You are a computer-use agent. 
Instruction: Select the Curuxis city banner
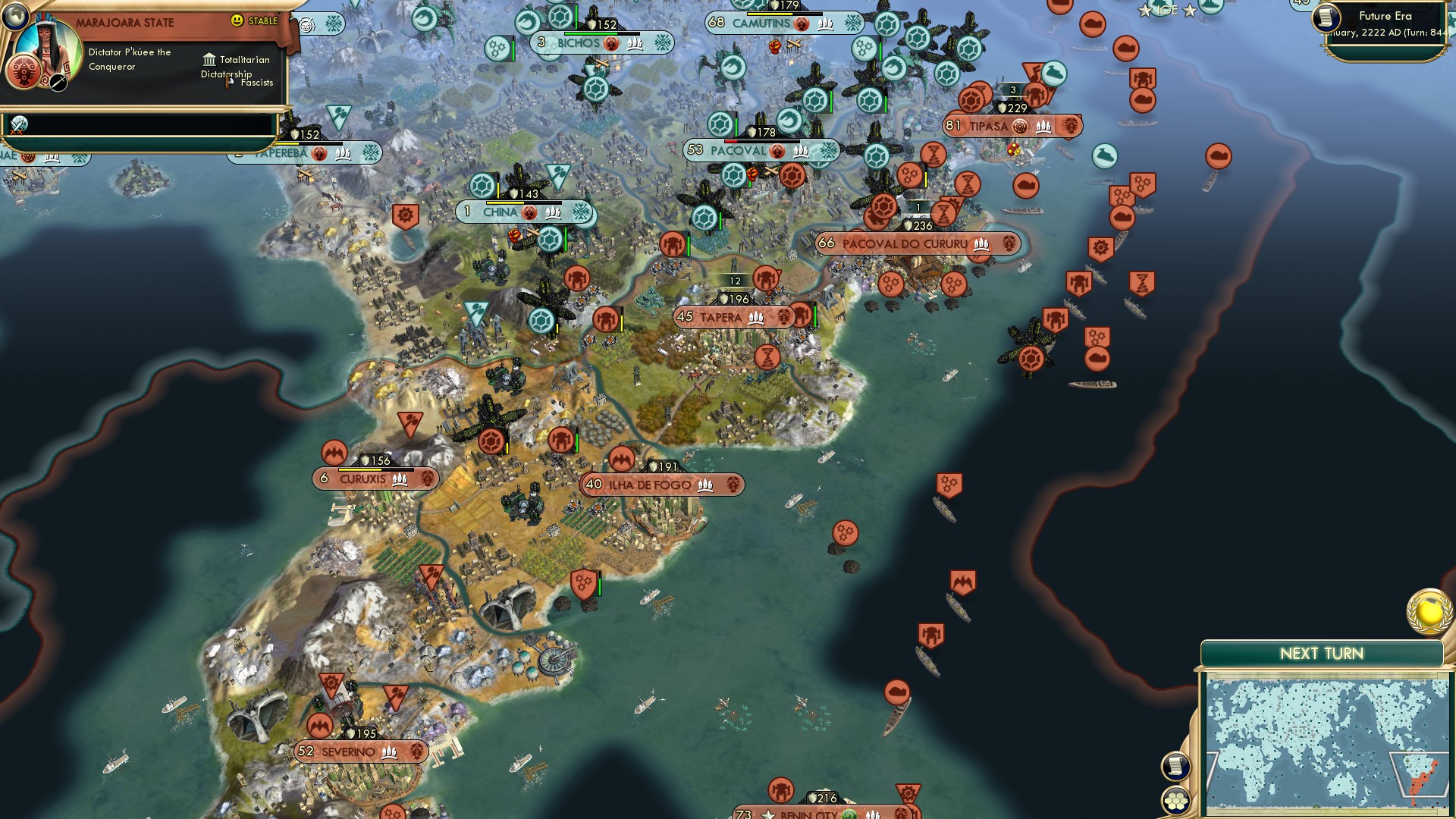click(373, 479)
